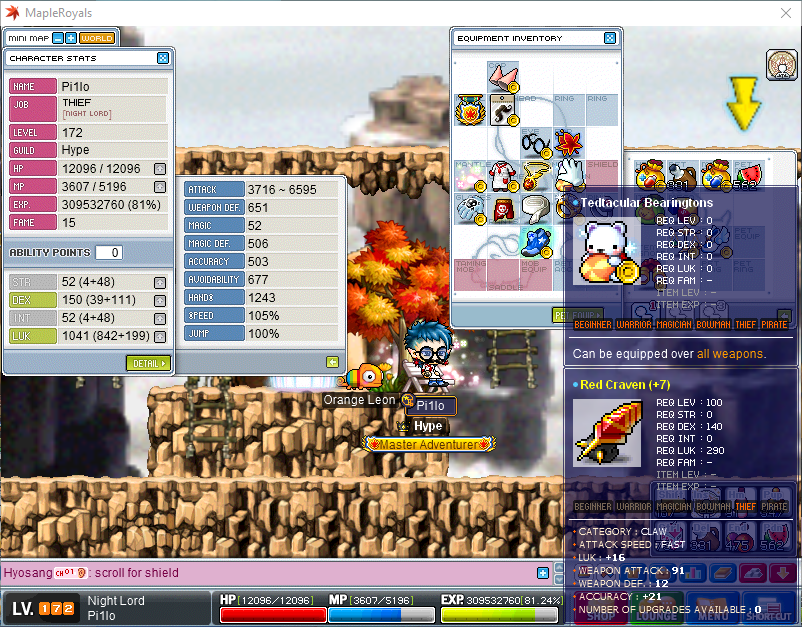
Task: Open the World map from minimap bar
Action: [x=97, y=38]
